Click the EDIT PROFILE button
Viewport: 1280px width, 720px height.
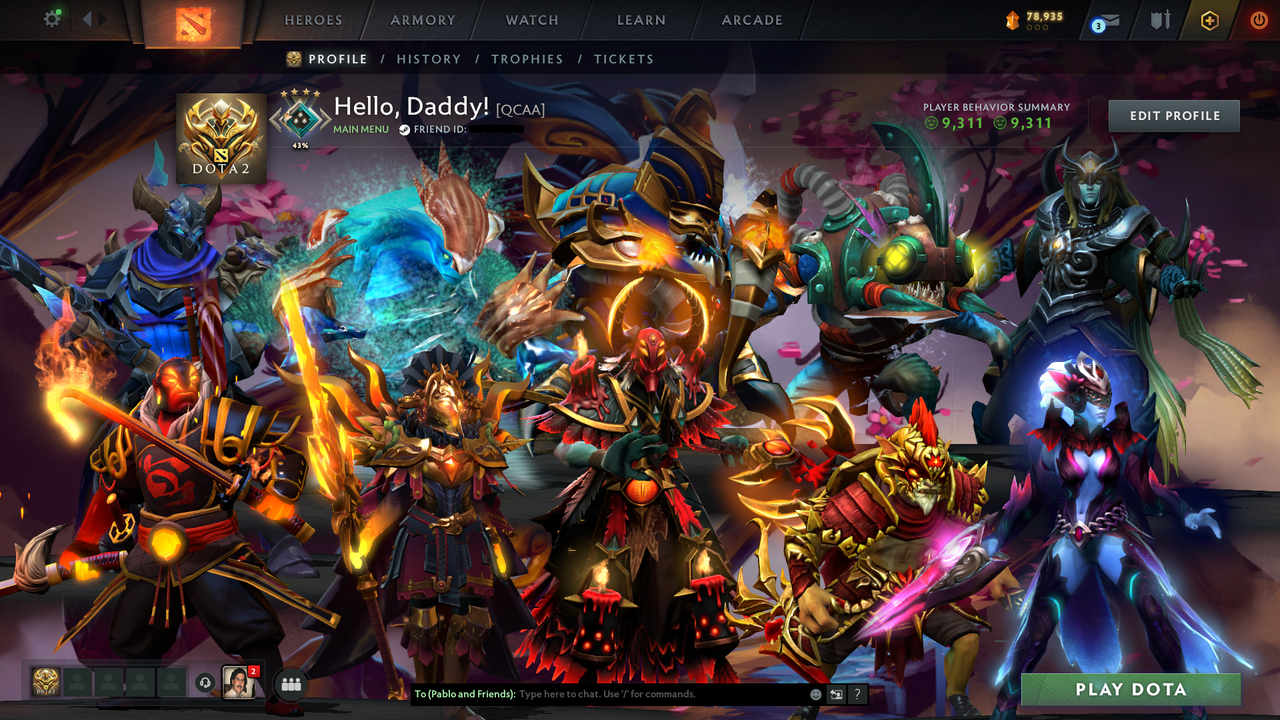pos(1173,115)
